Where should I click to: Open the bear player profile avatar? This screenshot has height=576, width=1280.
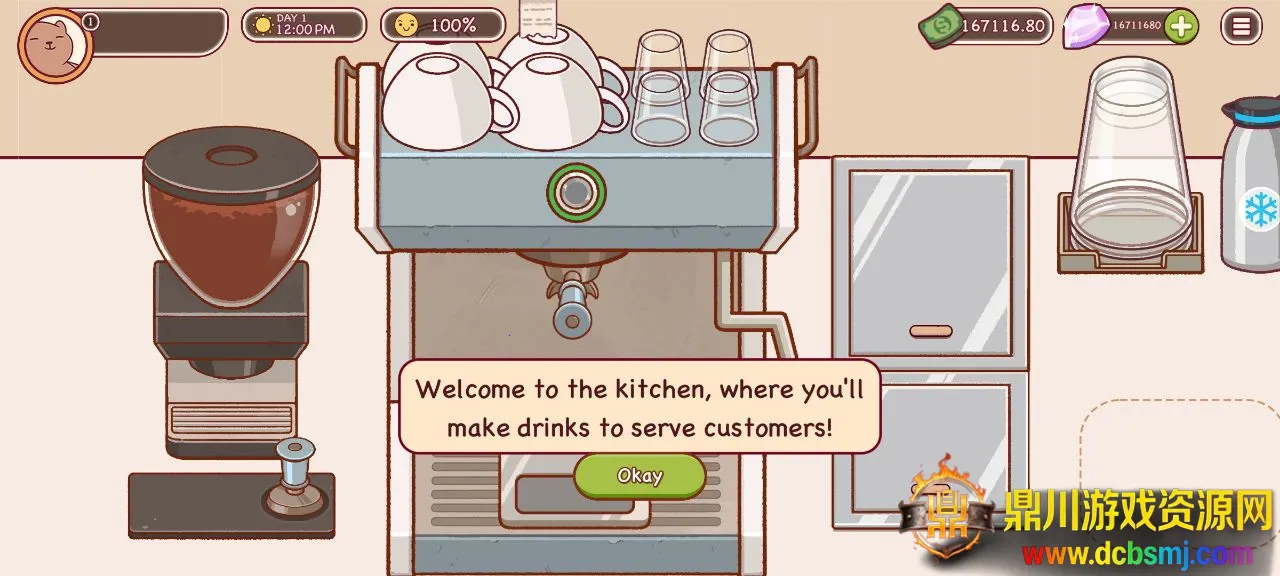pyautogui.click(x=54, y=45)
